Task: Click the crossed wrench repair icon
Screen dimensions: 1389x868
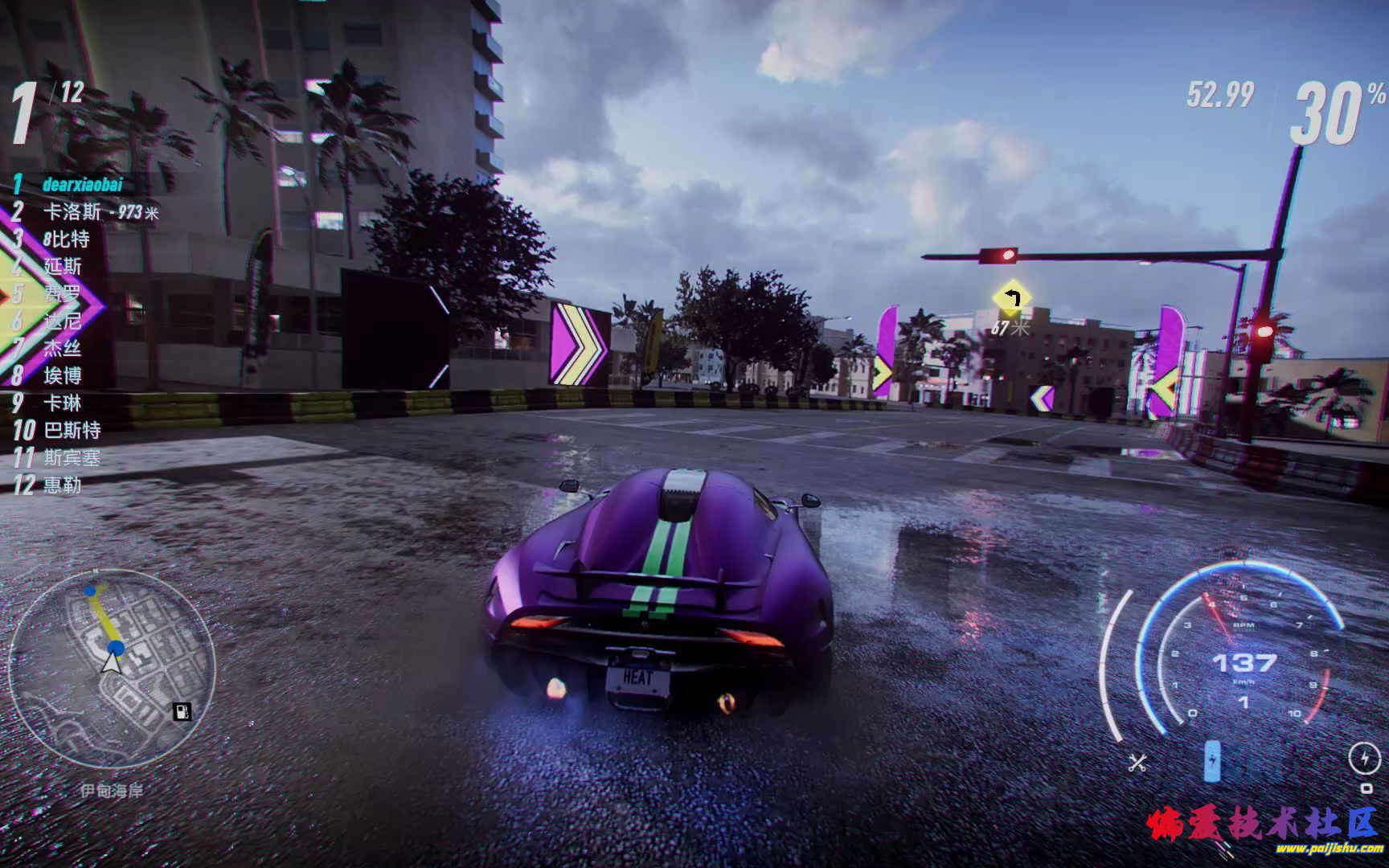Action: tap(1137, 763)
